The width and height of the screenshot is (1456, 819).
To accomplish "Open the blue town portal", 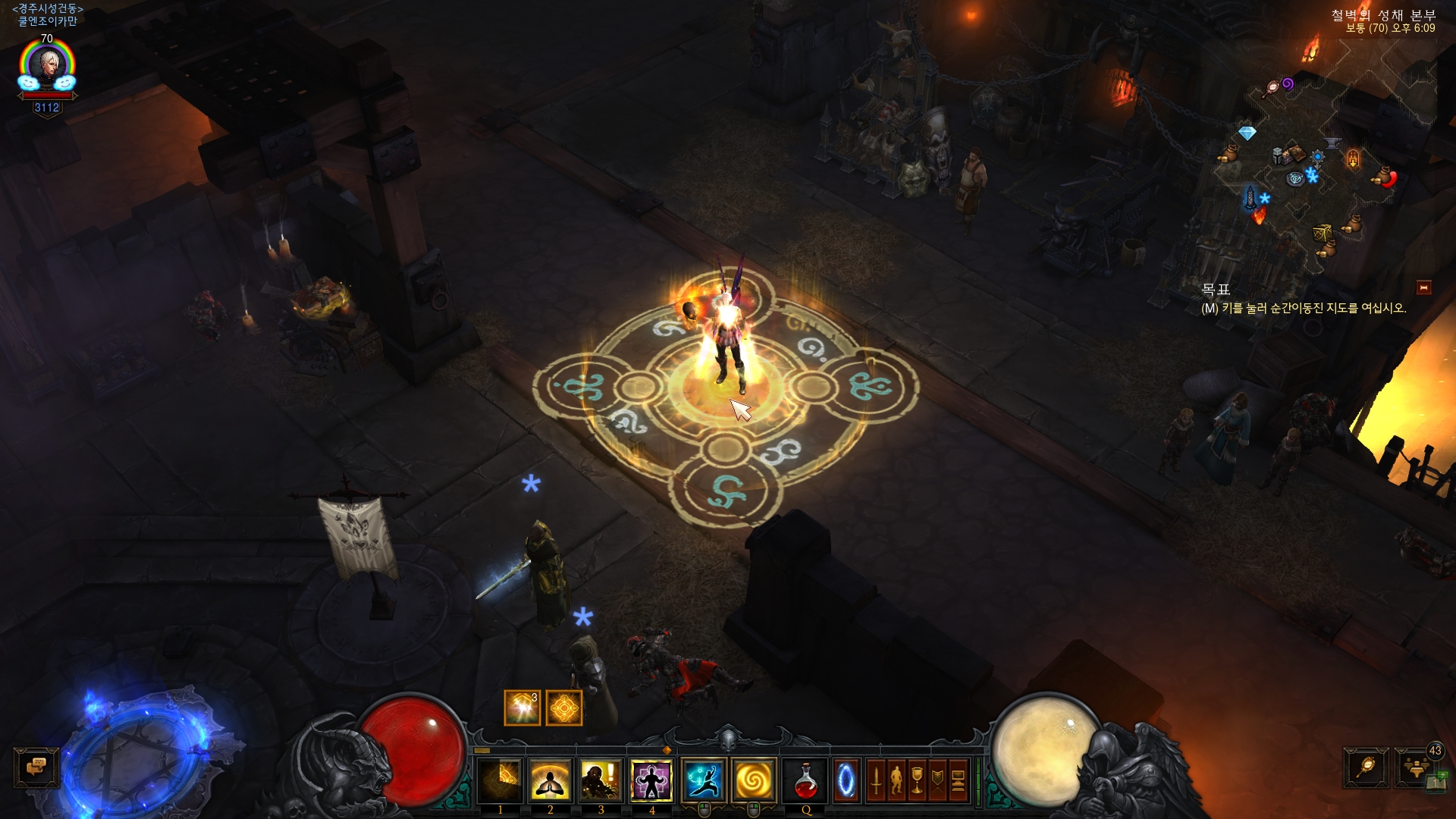I will [846, 780].
